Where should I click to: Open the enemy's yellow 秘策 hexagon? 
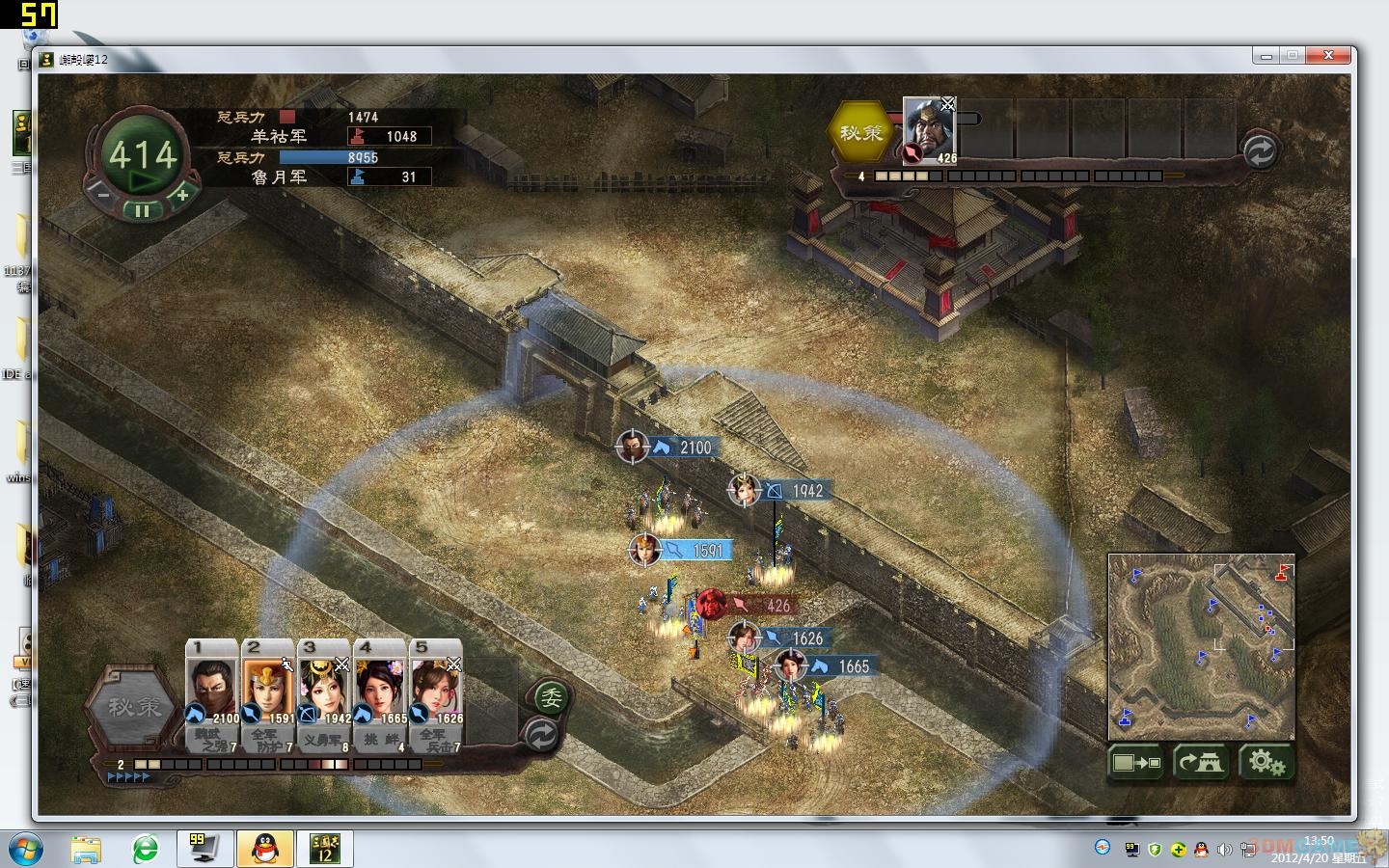[x=861, y=133]
